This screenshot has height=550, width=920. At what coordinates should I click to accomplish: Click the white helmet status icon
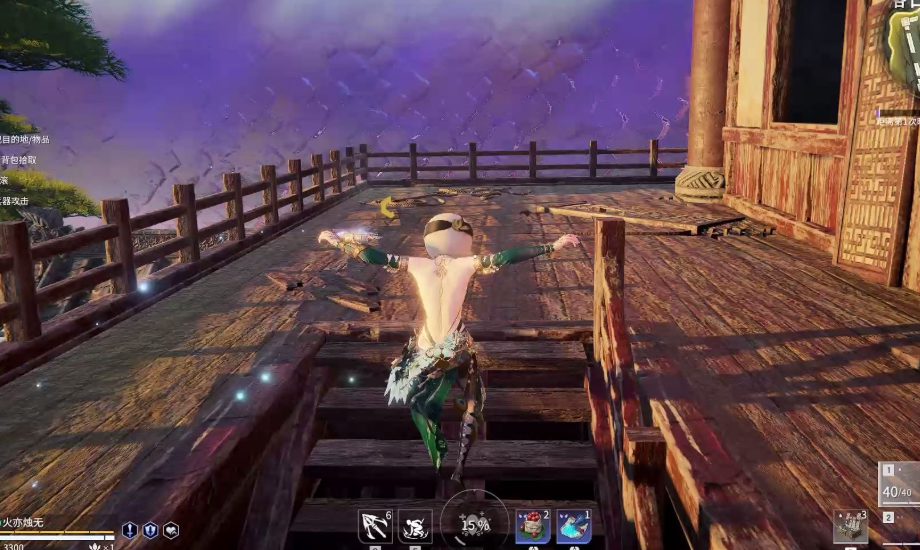pos(171,530)
